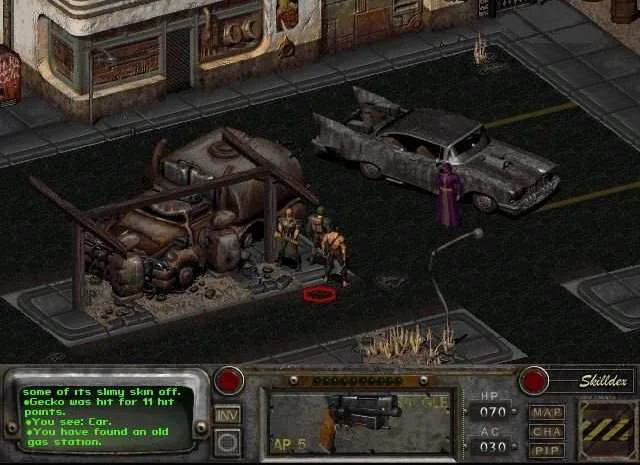Toggle the red weapon-swap button left of the weapon
Screen dimensions: 640x465
tap(229, 381)
